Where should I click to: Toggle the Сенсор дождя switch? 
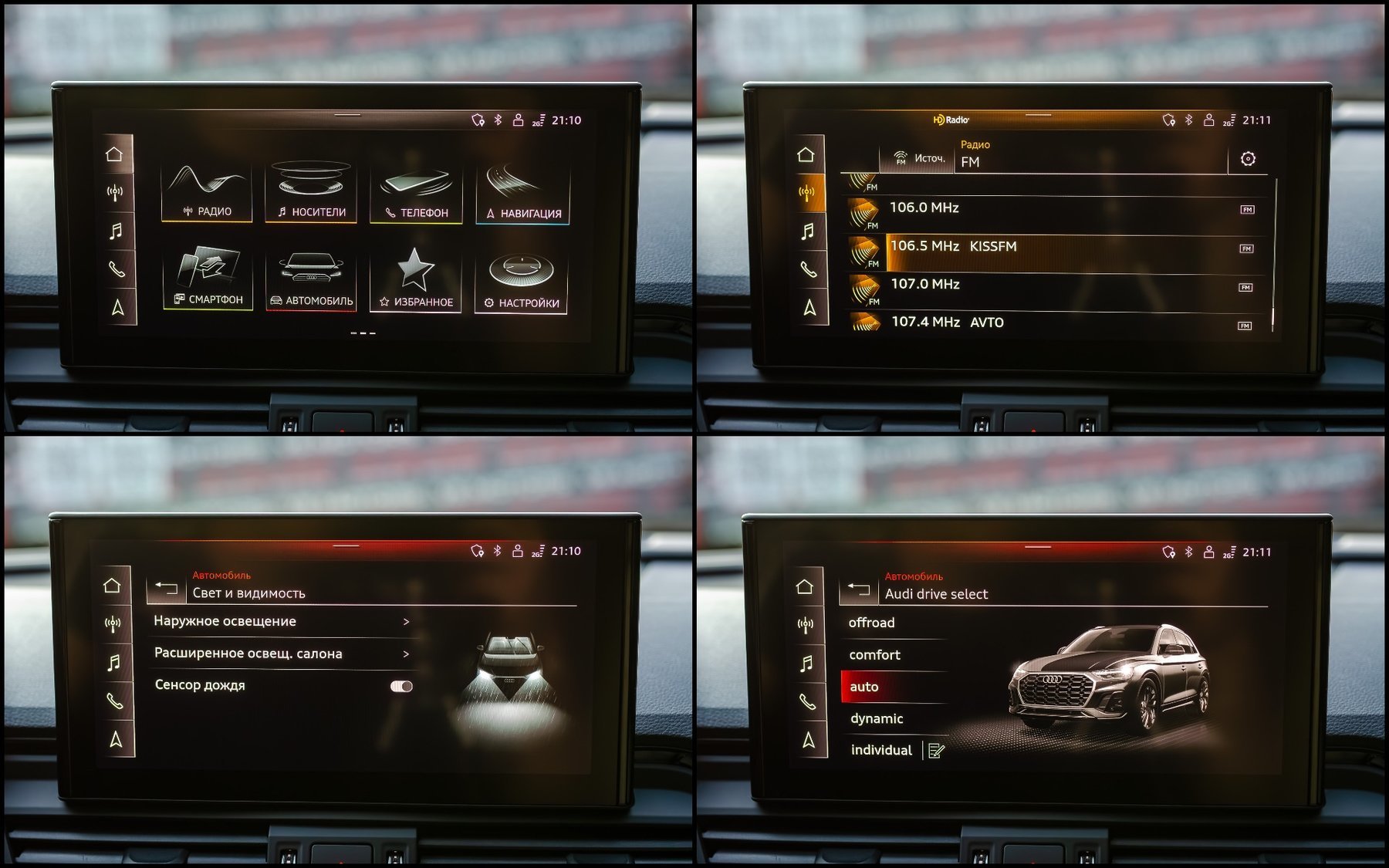point(401,686)
